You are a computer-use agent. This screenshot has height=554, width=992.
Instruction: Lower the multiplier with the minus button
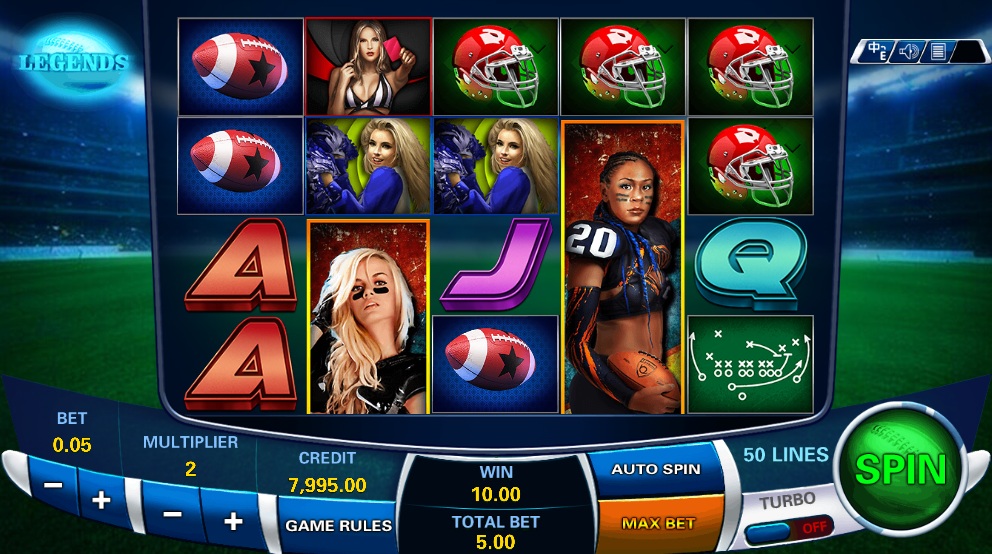[172, 514]
